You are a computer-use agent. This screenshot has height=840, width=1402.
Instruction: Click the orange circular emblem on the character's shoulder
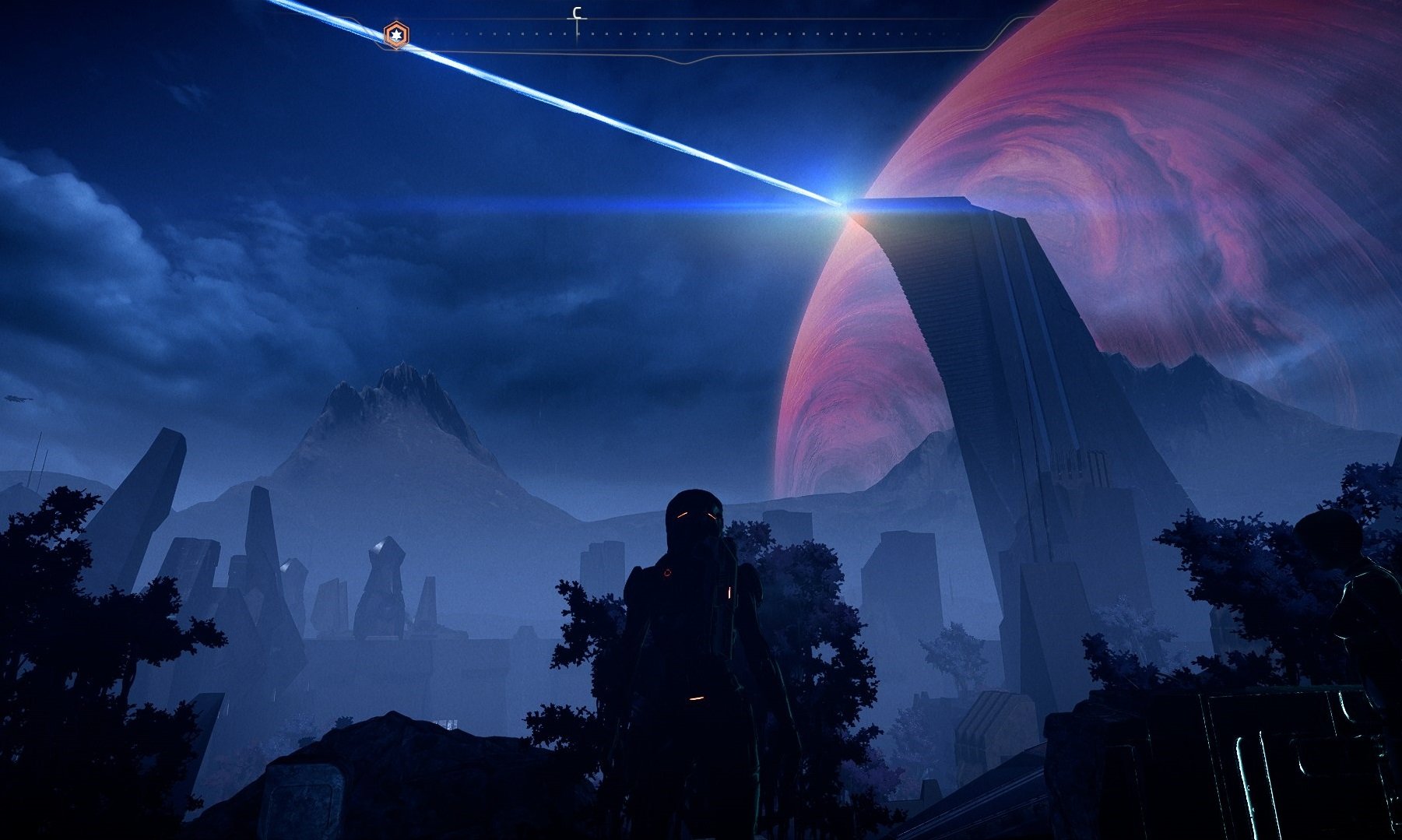pos(667,572)
